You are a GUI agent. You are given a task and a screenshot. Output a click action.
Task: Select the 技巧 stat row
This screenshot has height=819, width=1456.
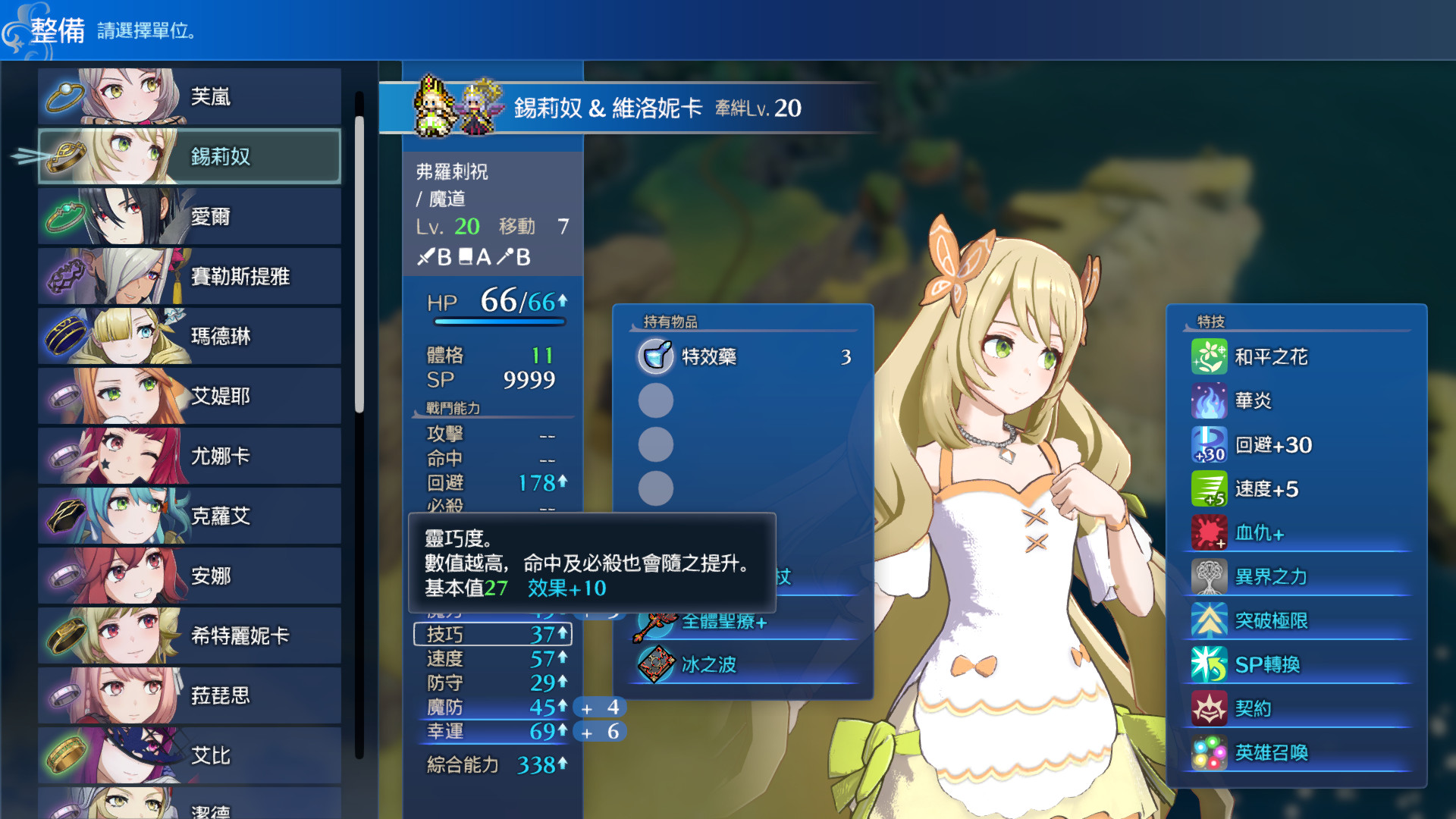pos(493,635)
